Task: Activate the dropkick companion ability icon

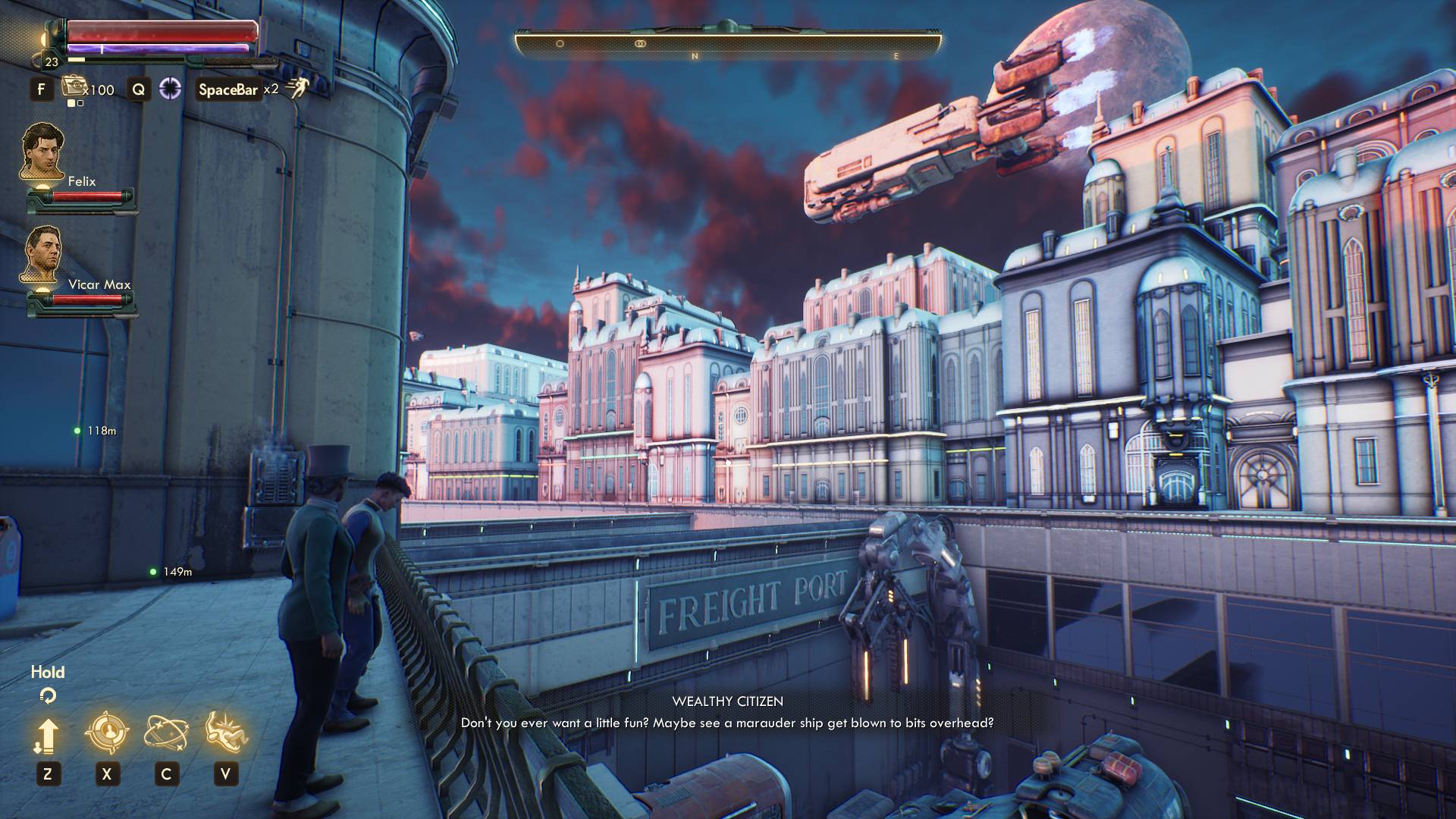Action: 226,732
